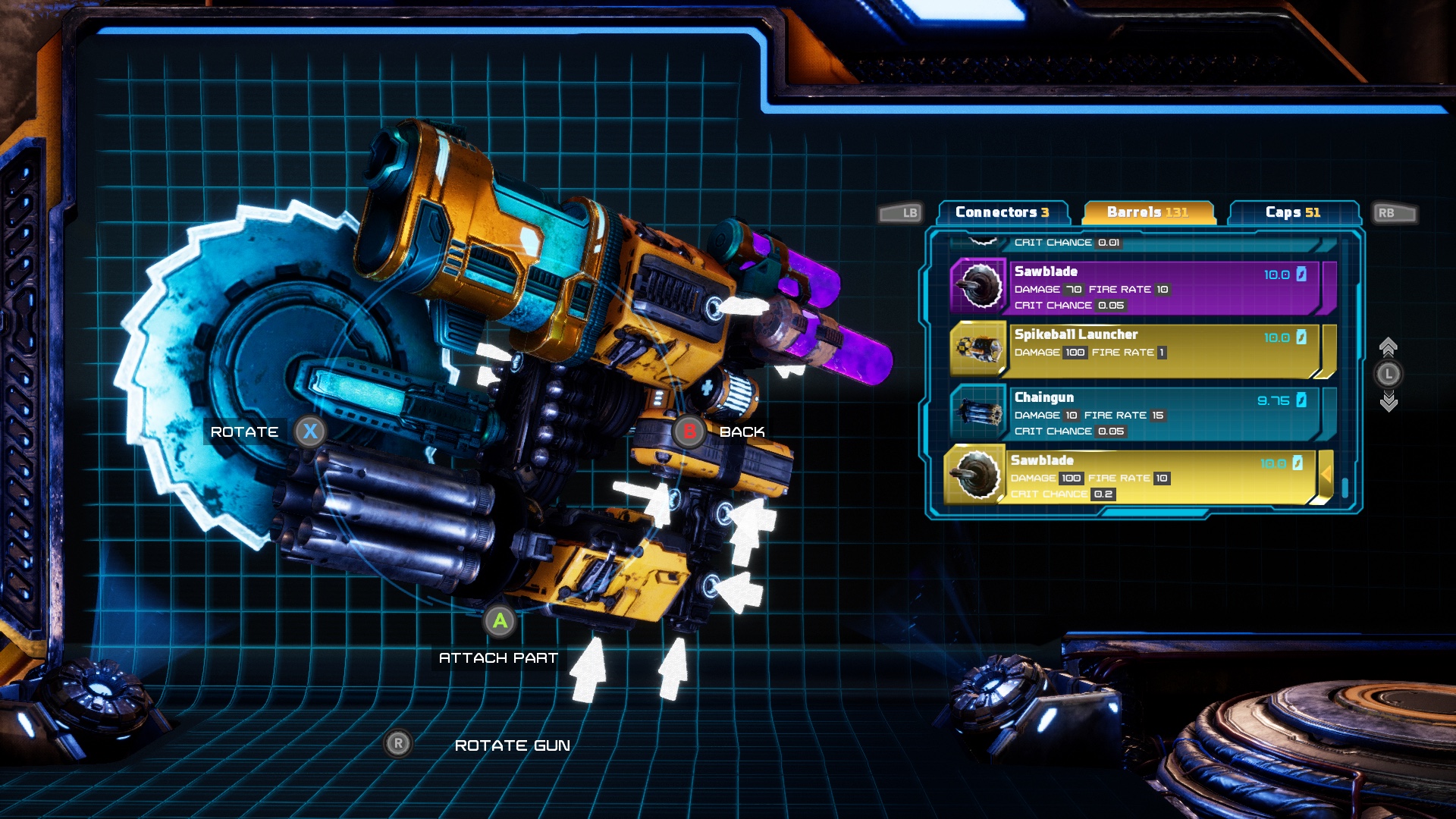Click the Barrels tab showing 131 items
Image resolution: width=1456 pixels, height=819 pixels.
tap(1149, 213)
